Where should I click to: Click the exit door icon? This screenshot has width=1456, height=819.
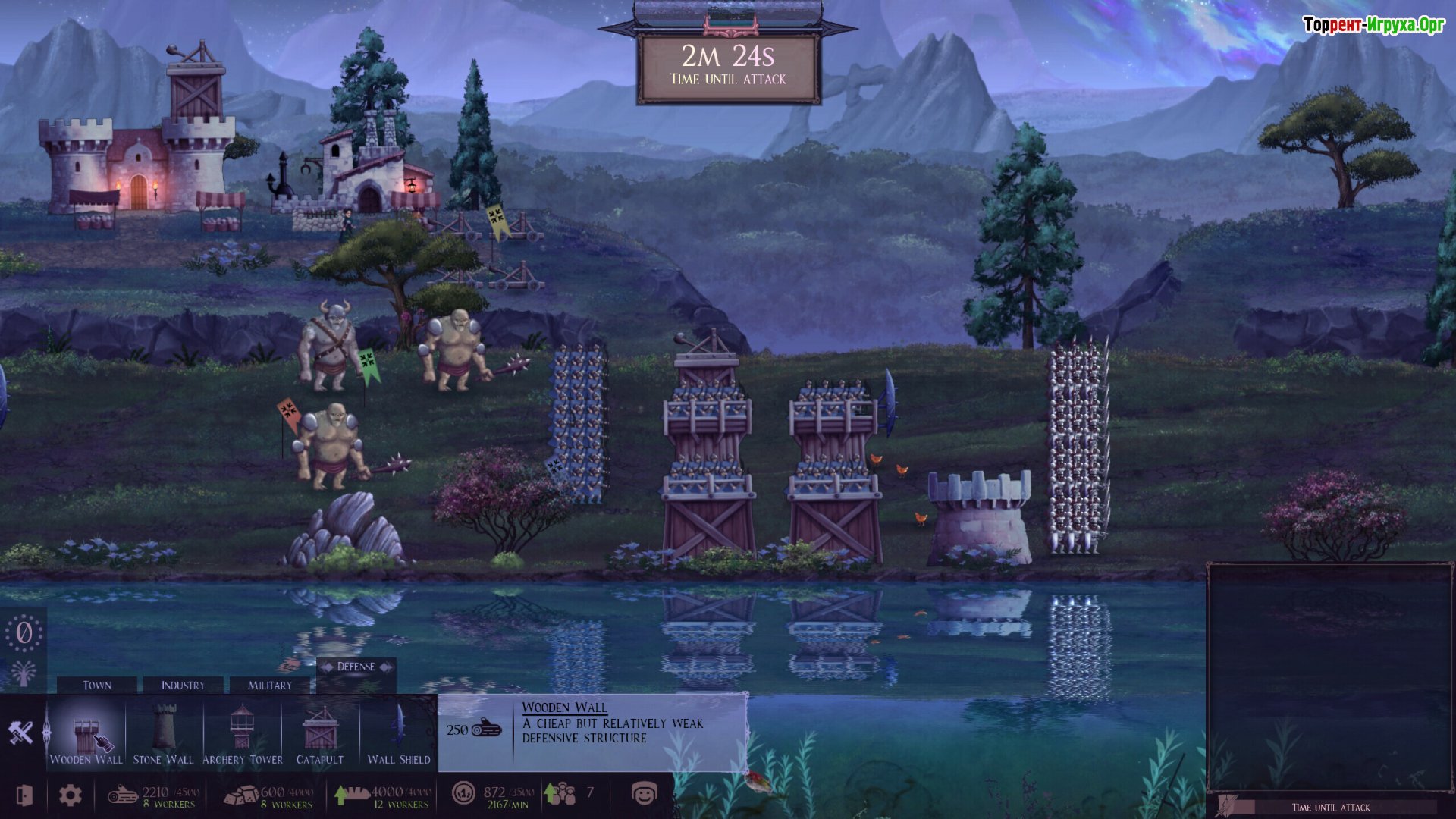click(x=24, y=795)
